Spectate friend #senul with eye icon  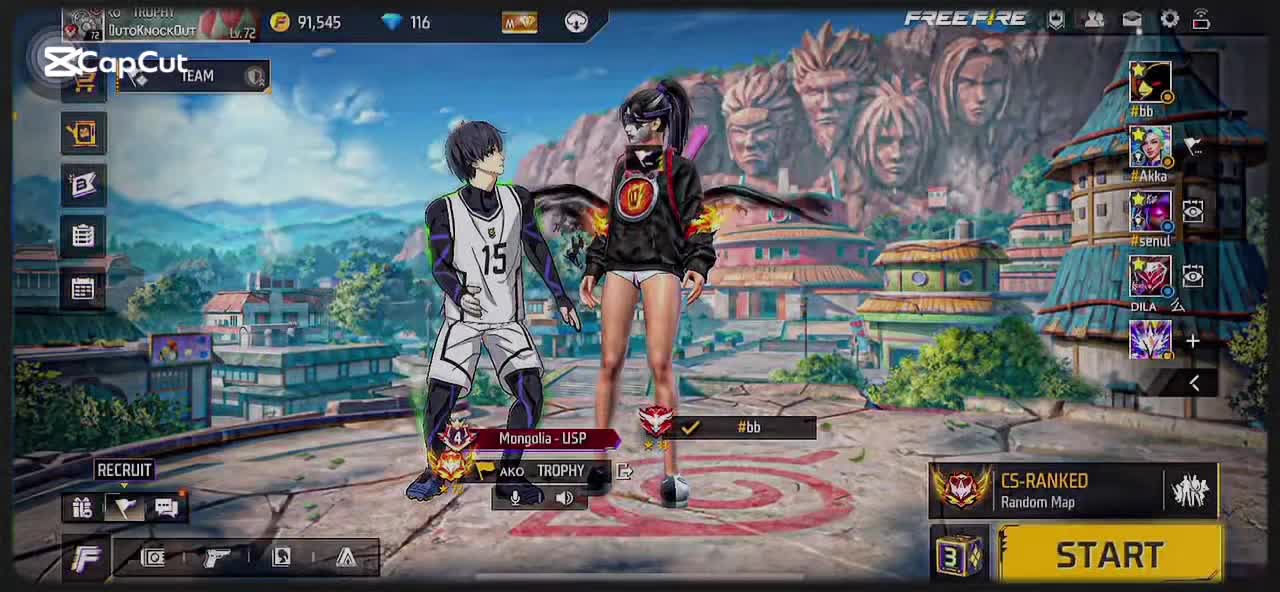[x=1193, y=212]
